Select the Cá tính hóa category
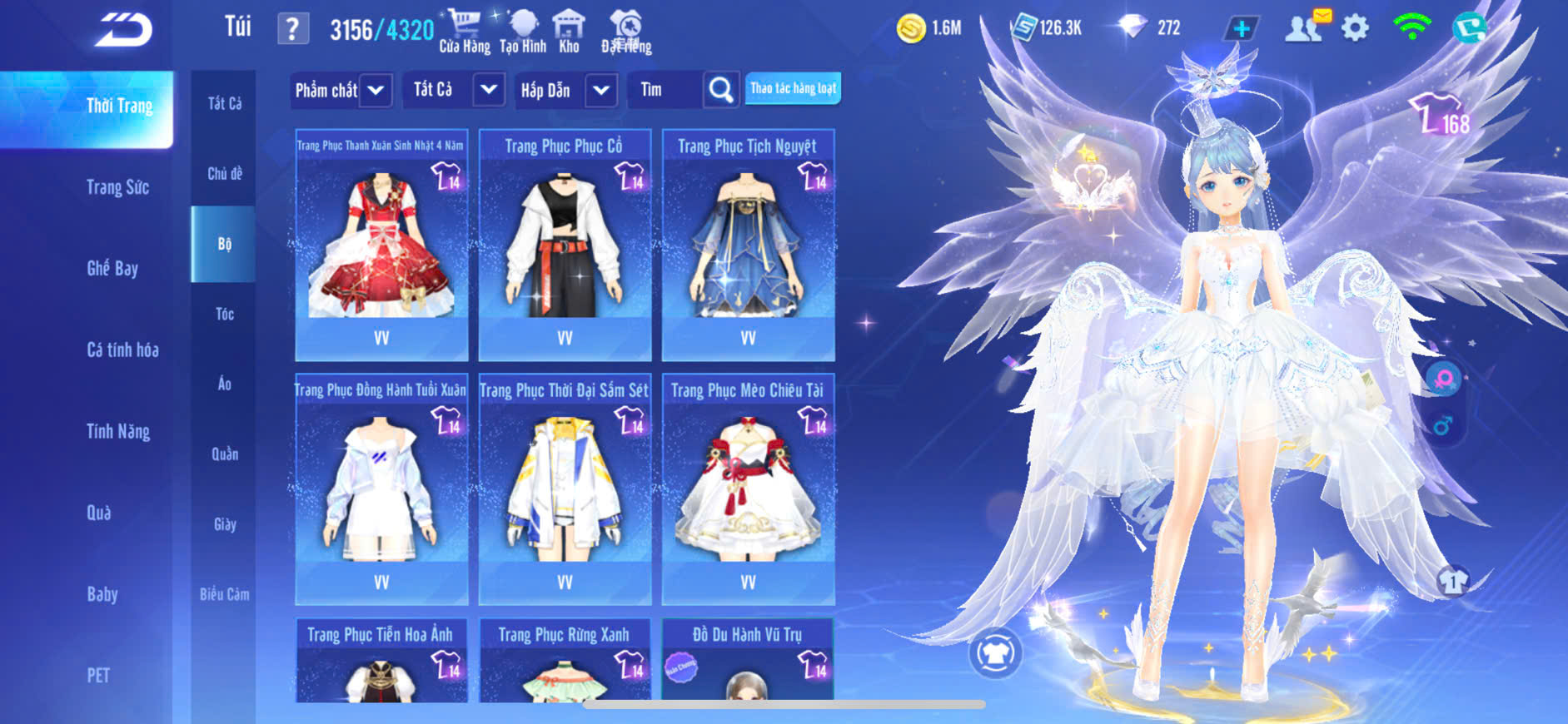The width and height of the screenshot is (1568, 724). 122,350
